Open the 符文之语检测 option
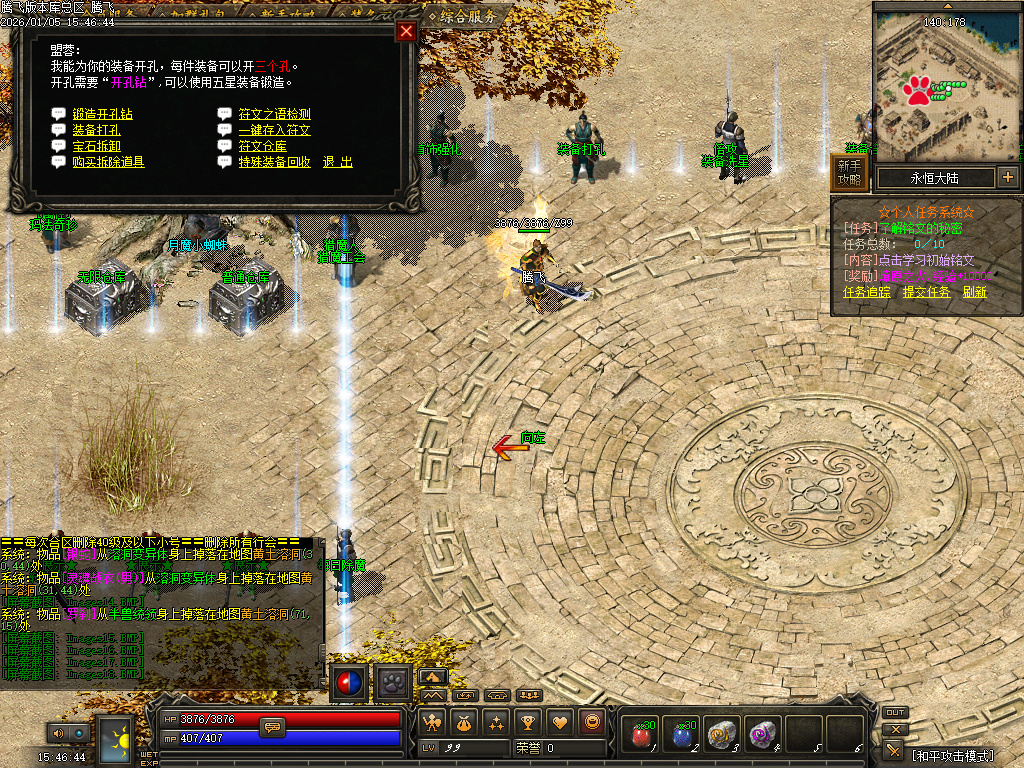The image size is (1024, 768). coord(274,114)
